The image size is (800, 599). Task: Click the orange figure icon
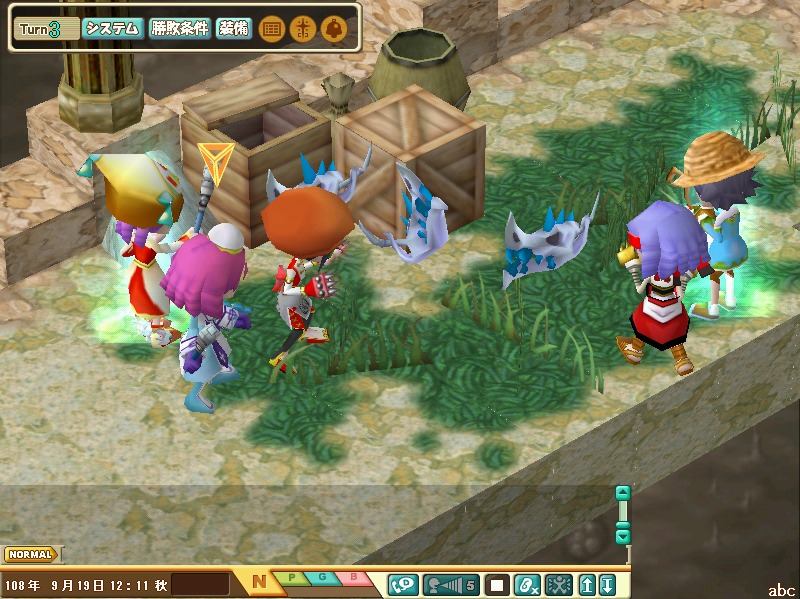tap(302, 29)
